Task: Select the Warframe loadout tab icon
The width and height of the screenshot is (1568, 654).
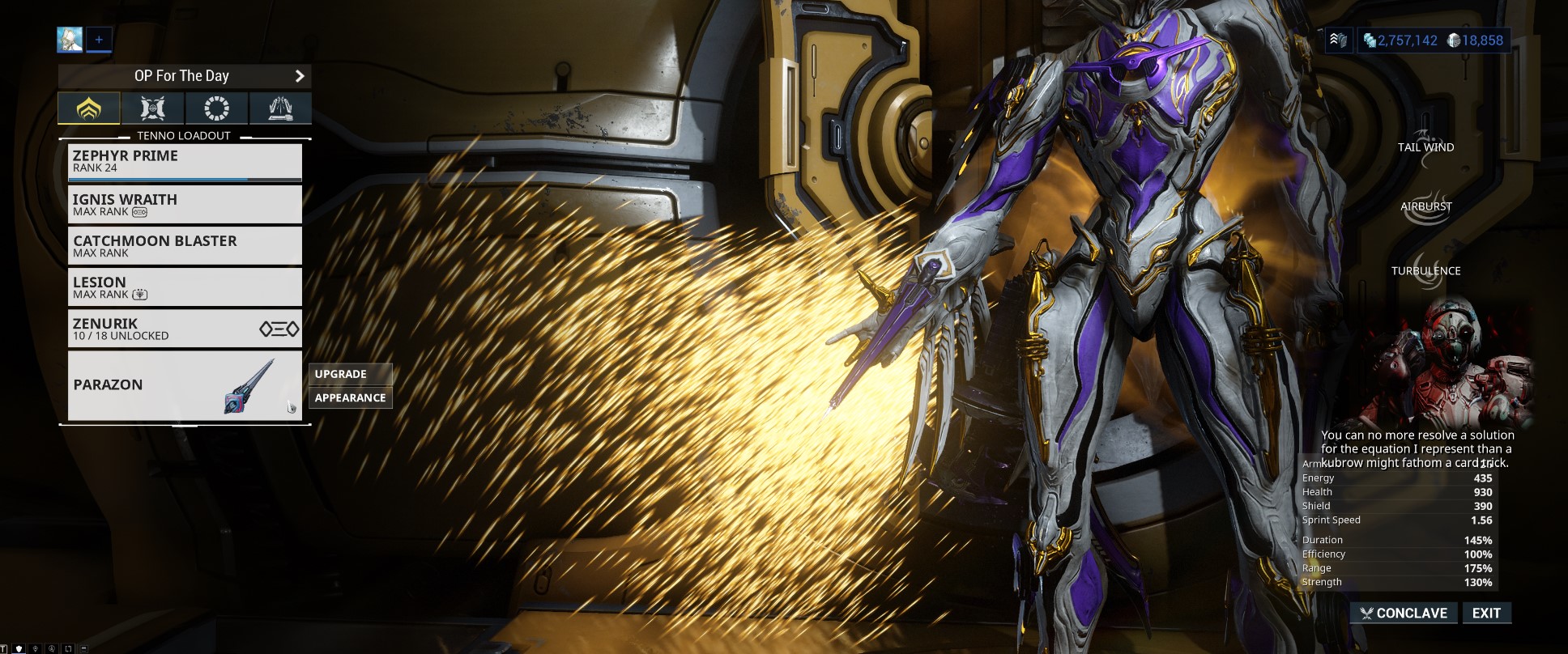Action: [x=88, y=108]
